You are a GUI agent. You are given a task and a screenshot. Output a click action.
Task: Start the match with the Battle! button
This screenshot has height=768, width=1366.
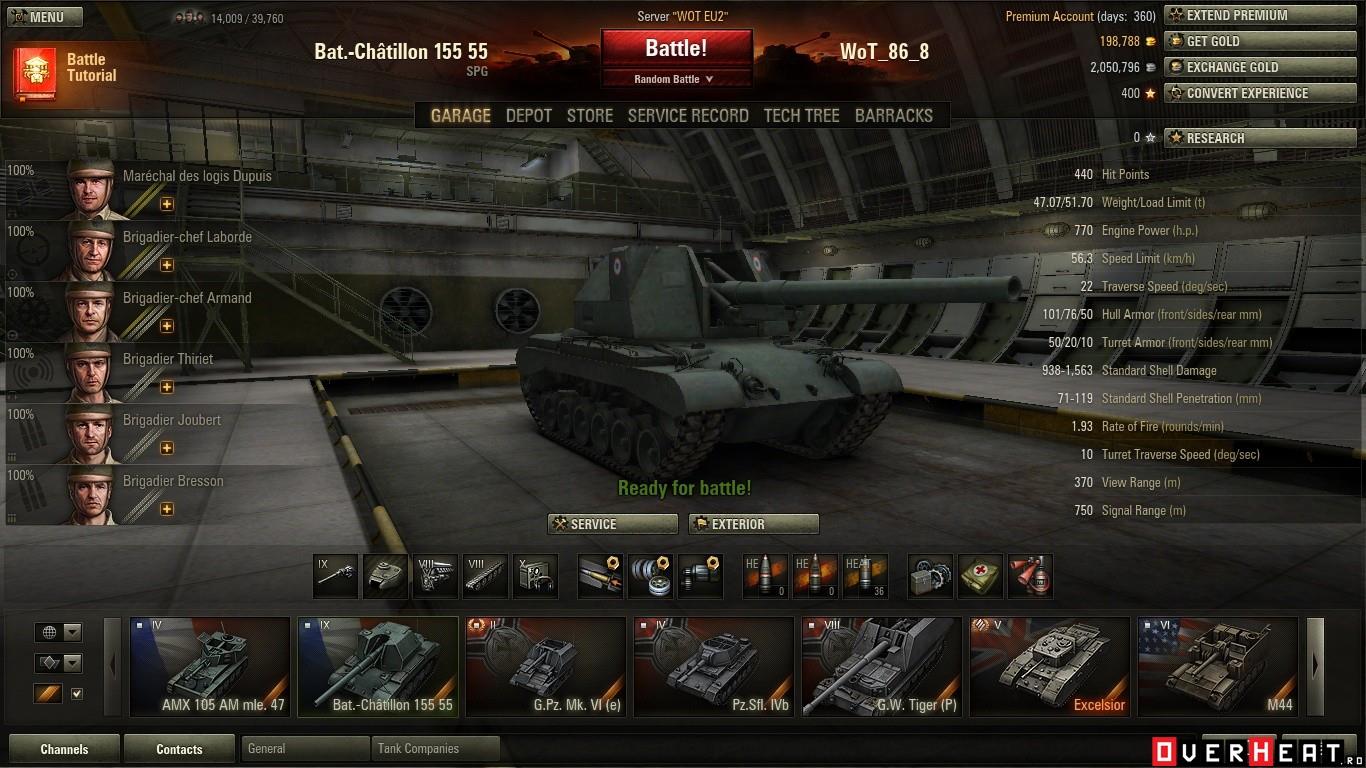point(676,48)
